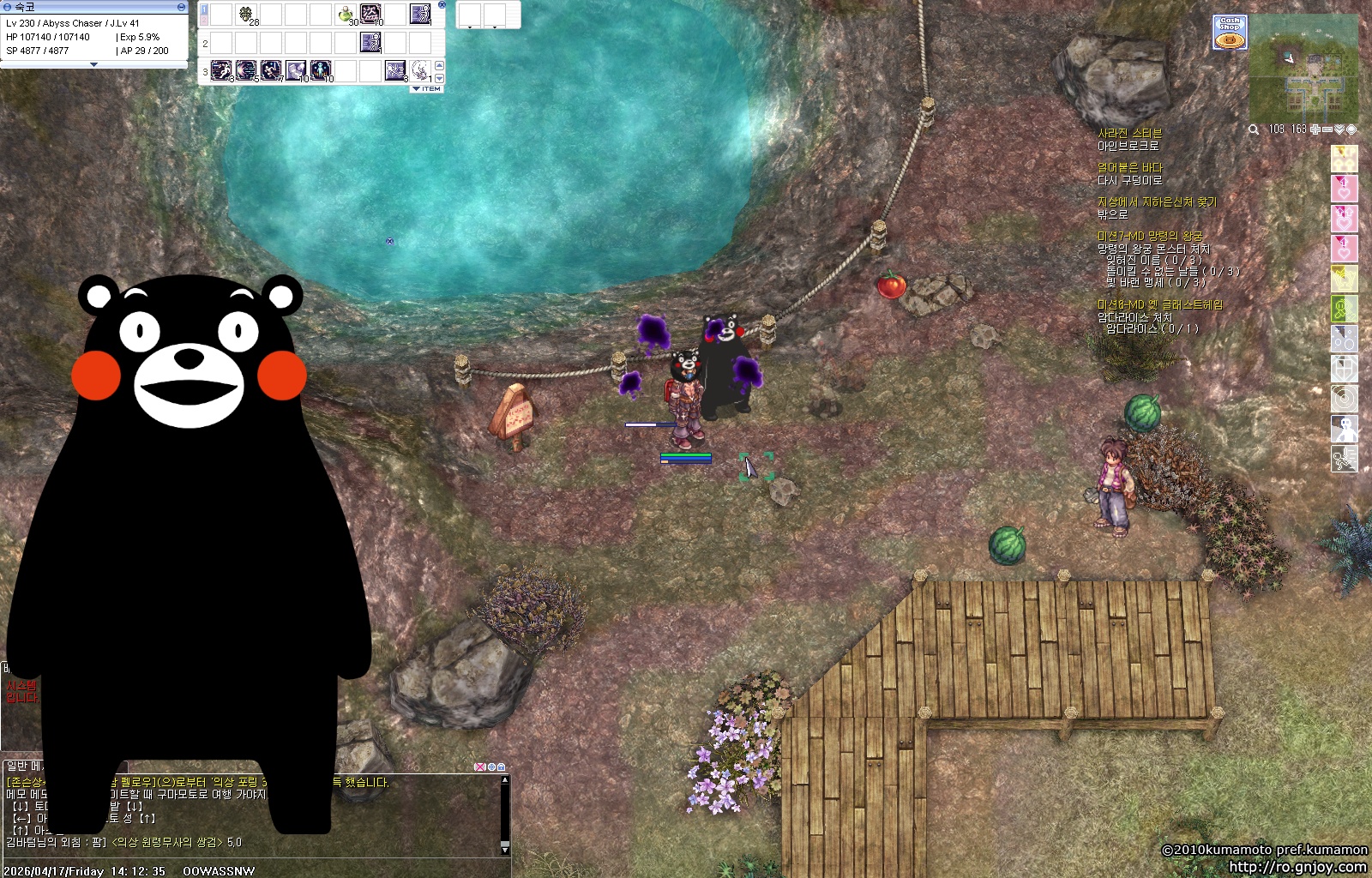The image size is (1372, 878).
Task: Open the quest '미션8-MD 옛 글래스트헤임' tracker entry
Action: [1159, 304]
